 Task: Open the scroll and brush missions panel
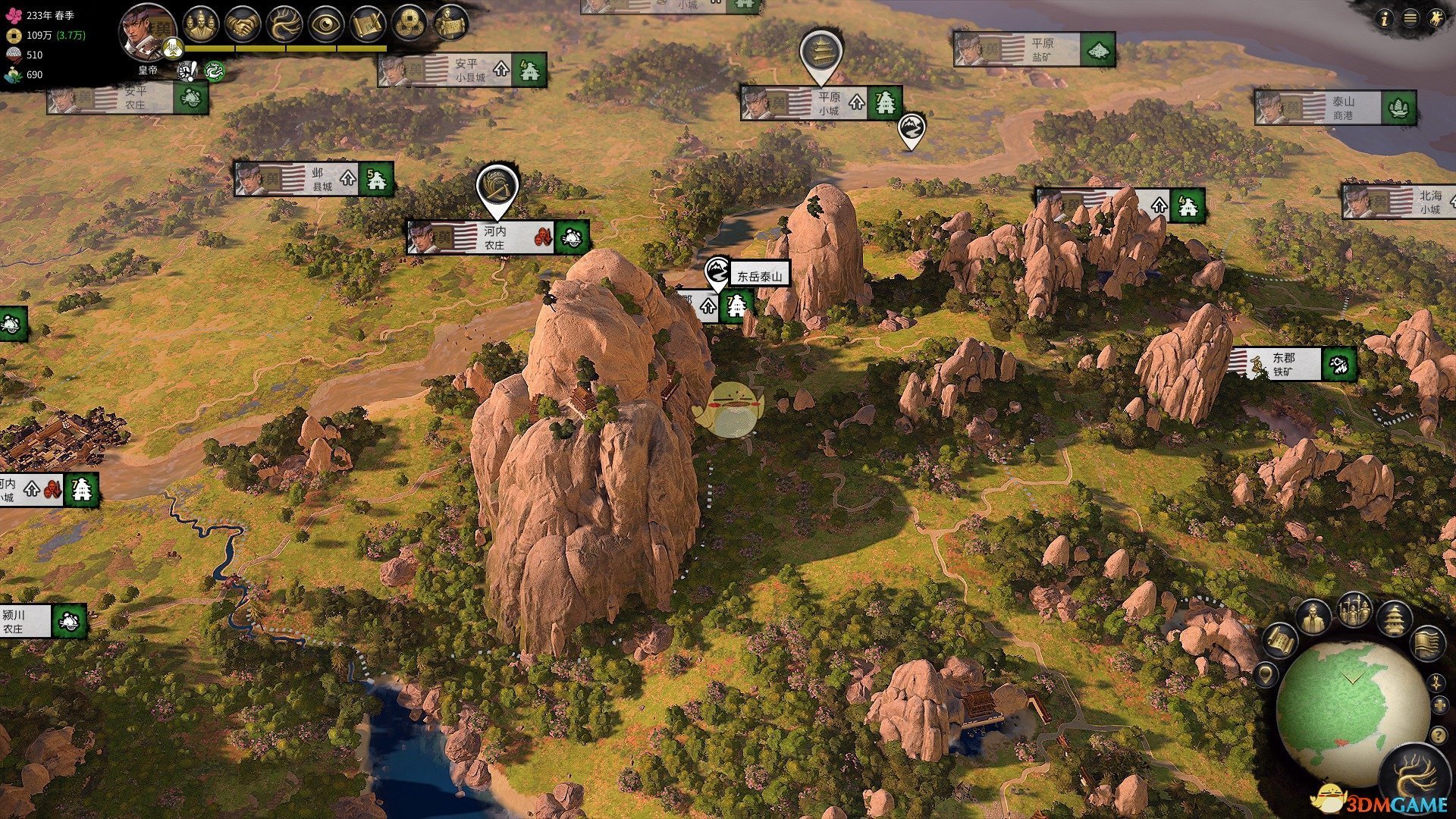click(369, 24)
